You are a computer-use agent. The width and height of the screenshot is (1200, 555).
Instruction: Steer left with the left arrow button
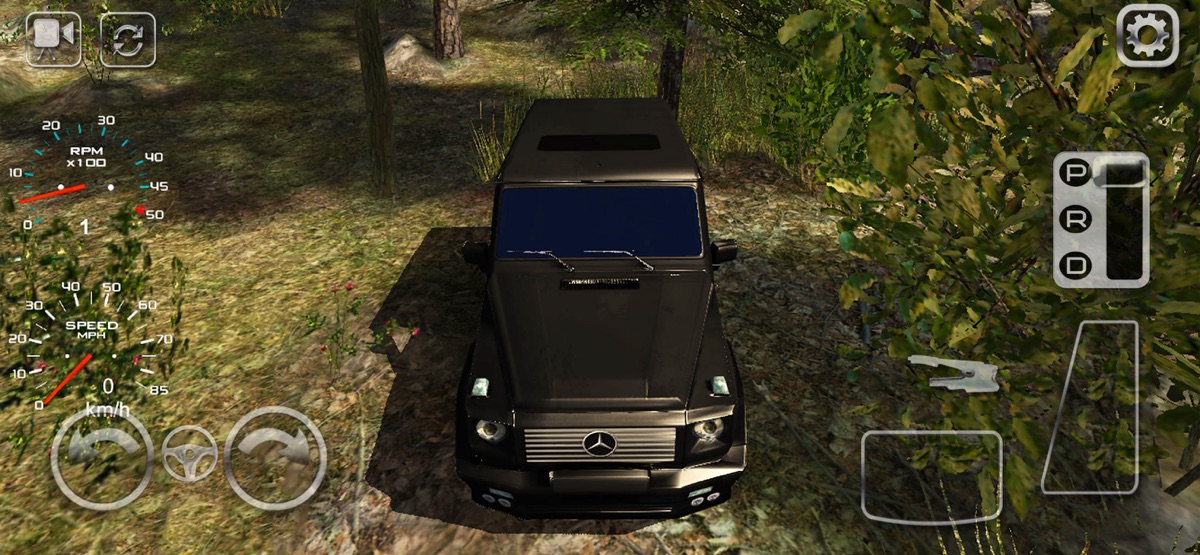pos(101,457)
